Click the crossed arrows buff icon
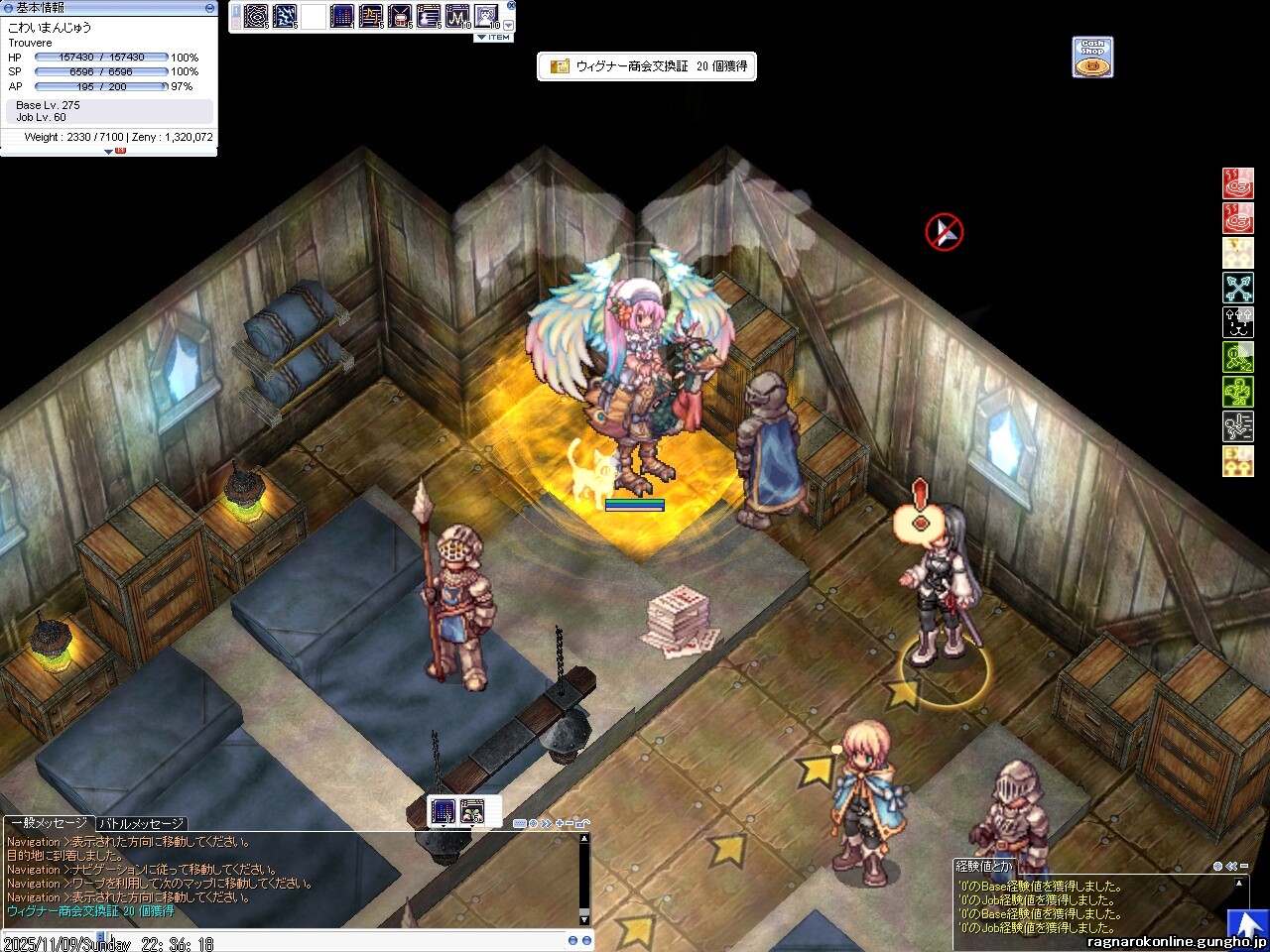This screenshot has height=952, width=1270. (x=1237, y=288)
